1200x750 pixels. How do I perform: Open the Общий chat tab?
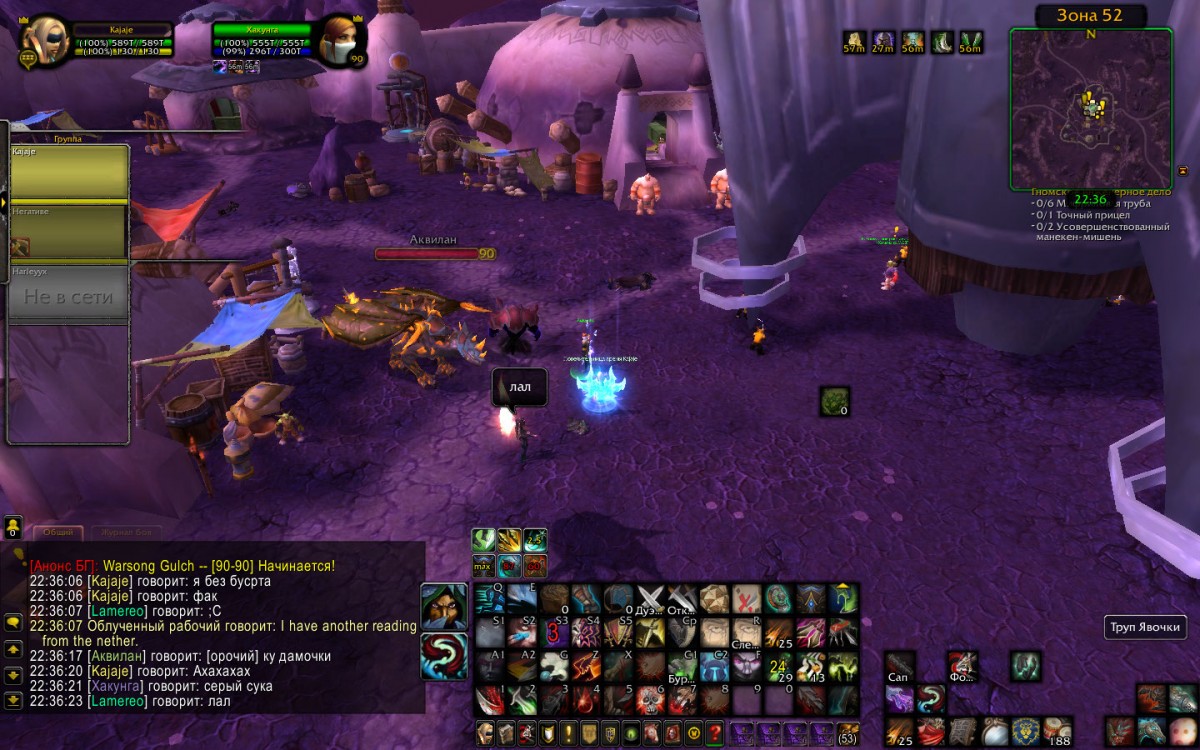(x=56, y=533)
